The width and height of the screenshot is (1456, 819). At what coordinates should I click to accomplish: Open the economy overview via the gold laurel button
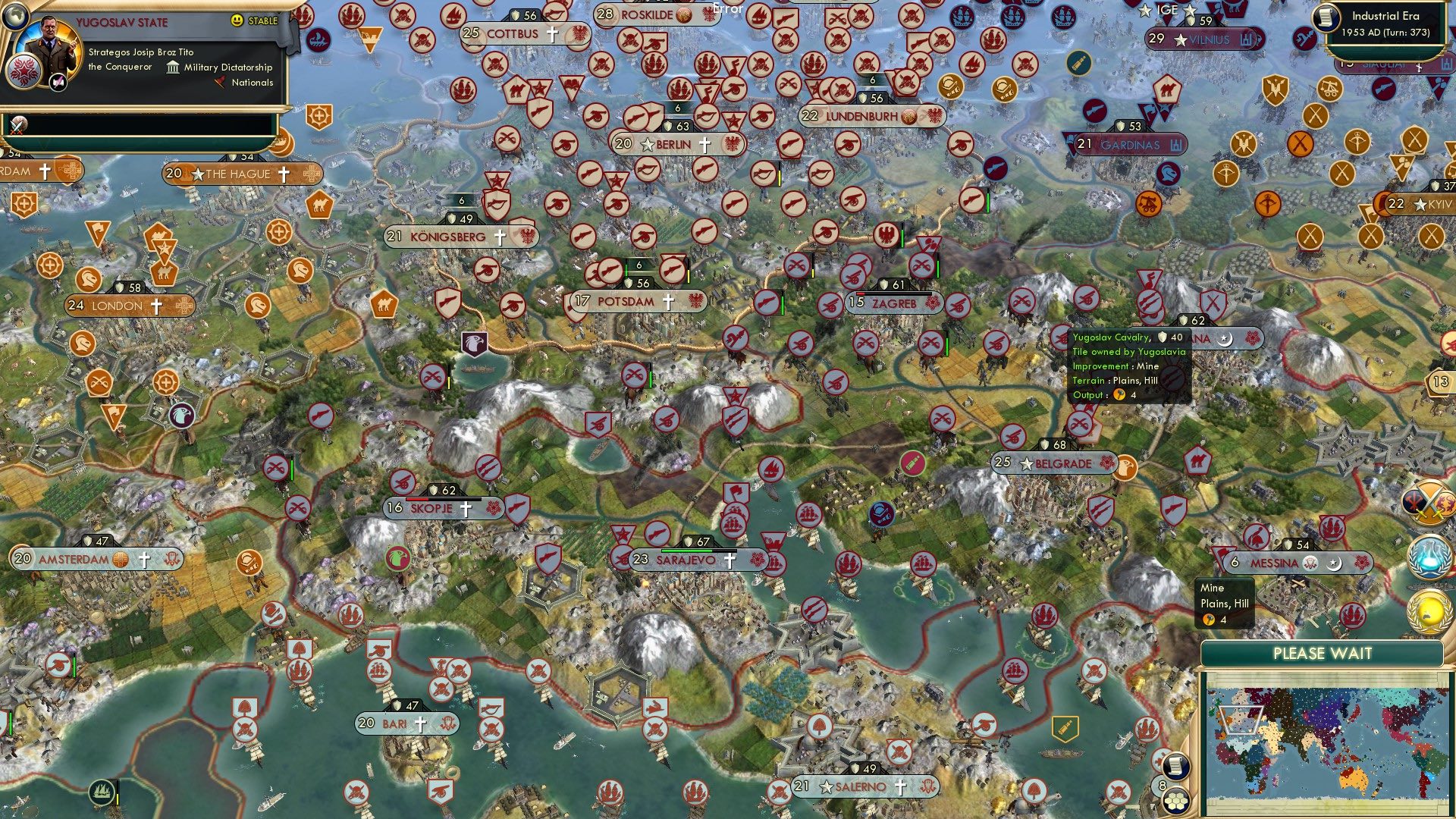coord(1429,611)
